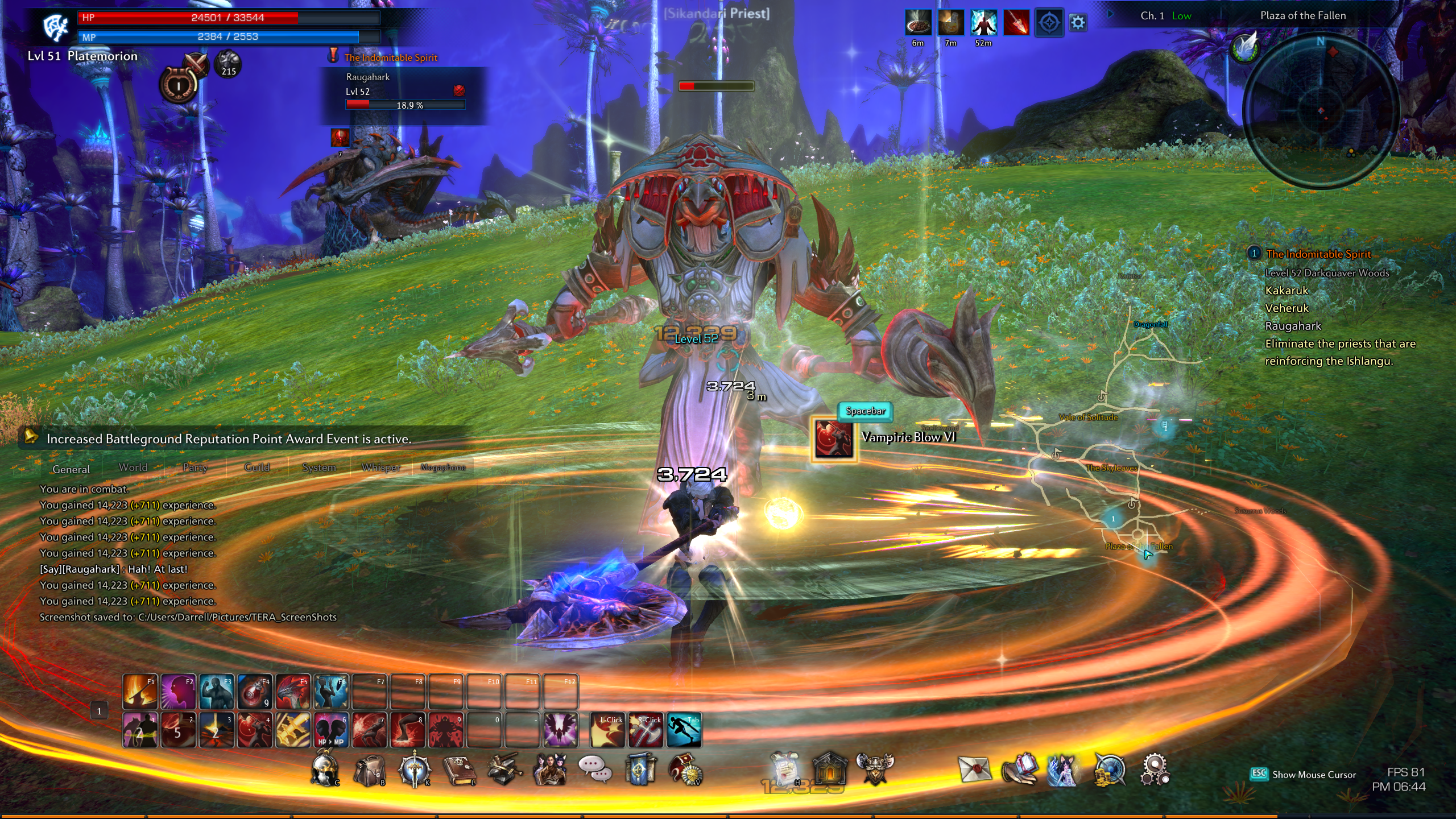Open the Whisper chat tab
Viewport: 1456px width, 819px height.
(x=381, y=468)
